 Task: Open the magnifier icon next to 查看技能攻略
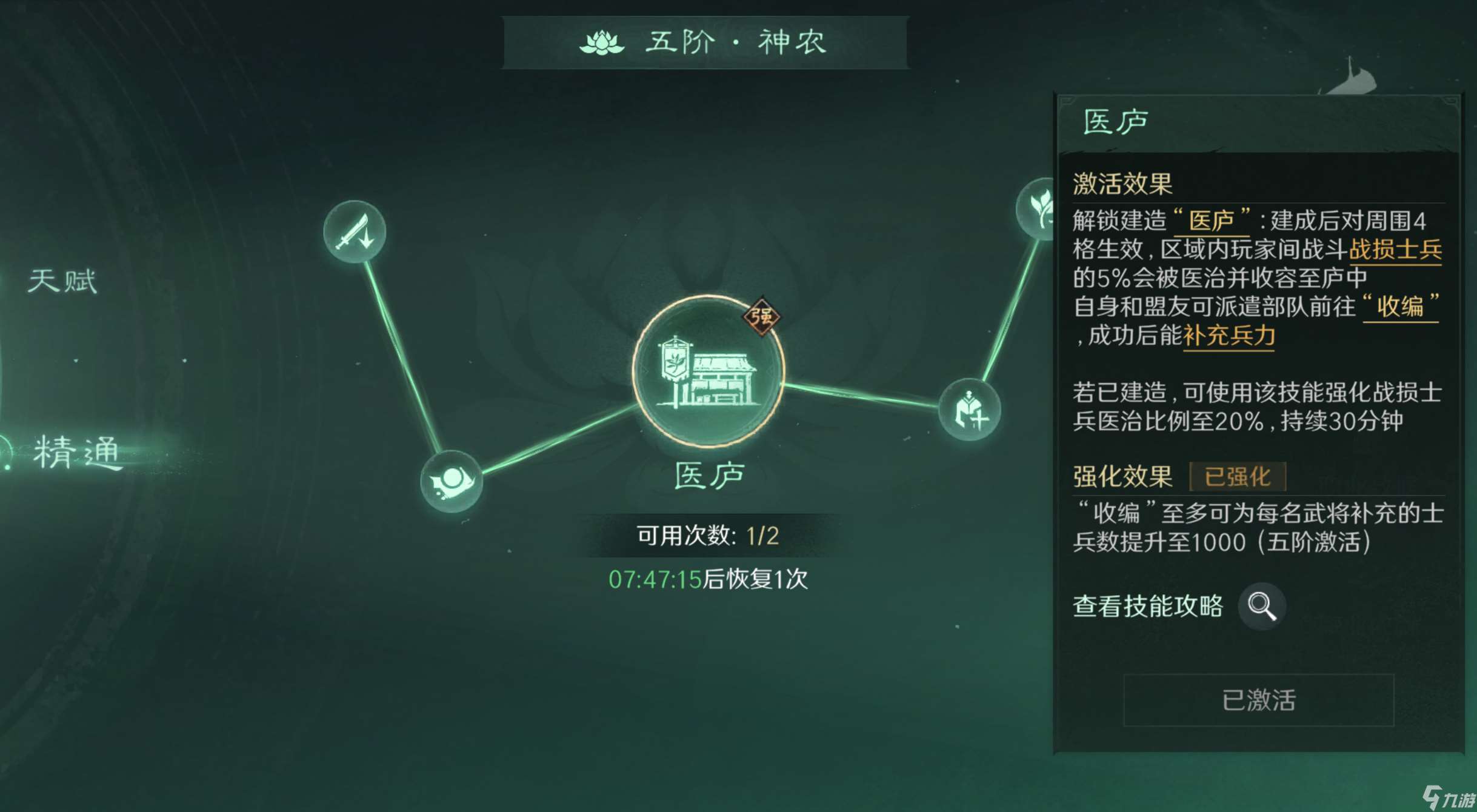[1262, 607]
